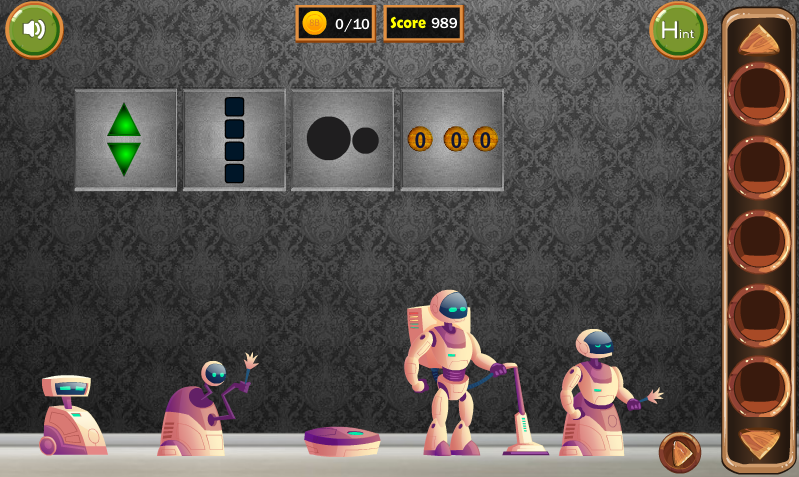
Task: Select the green up-down arrows puzzle panel
Action: [x=125, y=139]
